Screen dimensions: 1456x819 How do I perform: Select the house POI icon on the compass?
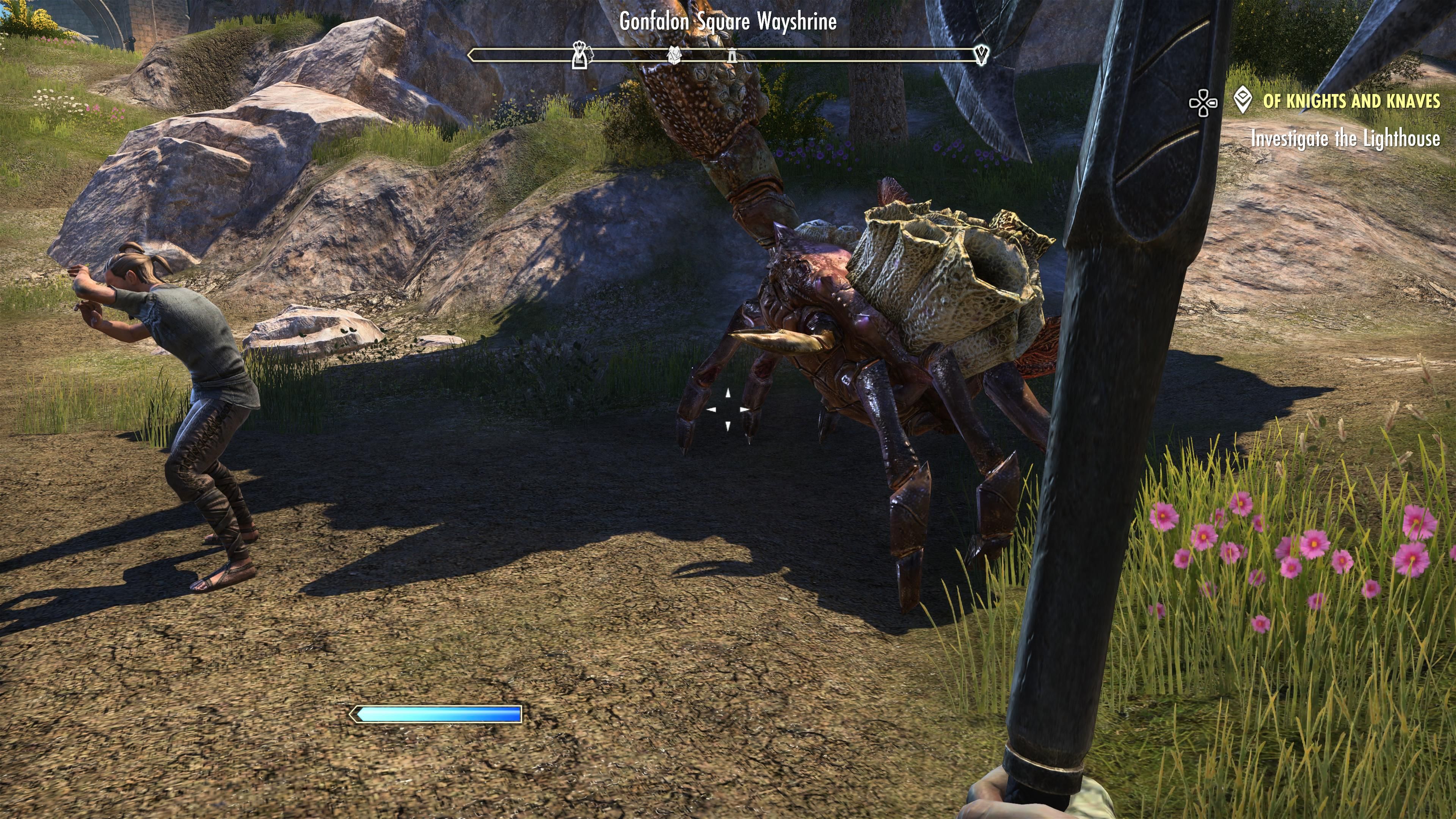pyautogui.click(x=675, y=54)
